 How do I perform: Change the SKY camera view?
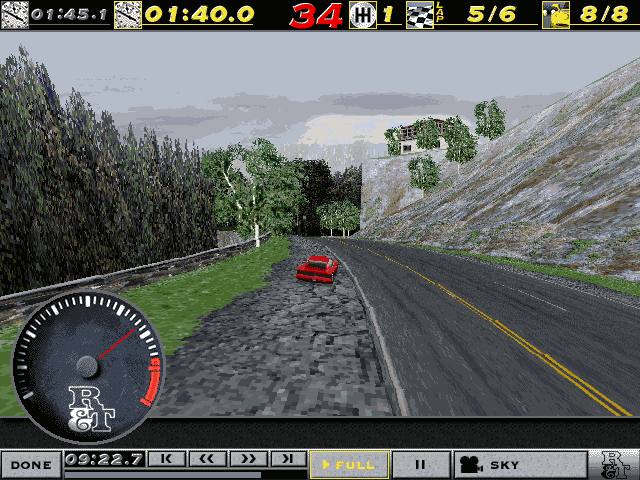pyautogui.click(x=520, y=464)
